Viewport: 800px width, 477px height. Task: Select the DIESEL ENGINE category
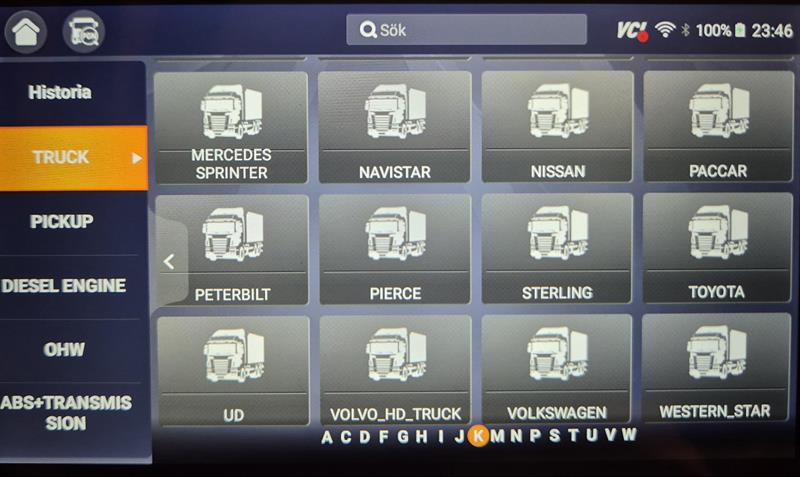click(64, 286)
